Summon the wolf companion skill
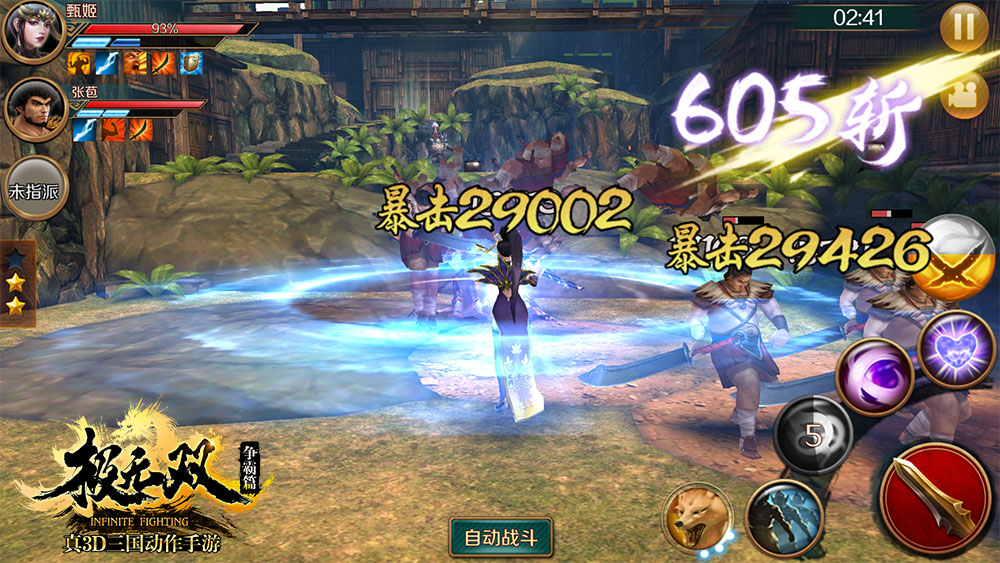Viewport: 1000px width, 563px height. pos(698,517)
